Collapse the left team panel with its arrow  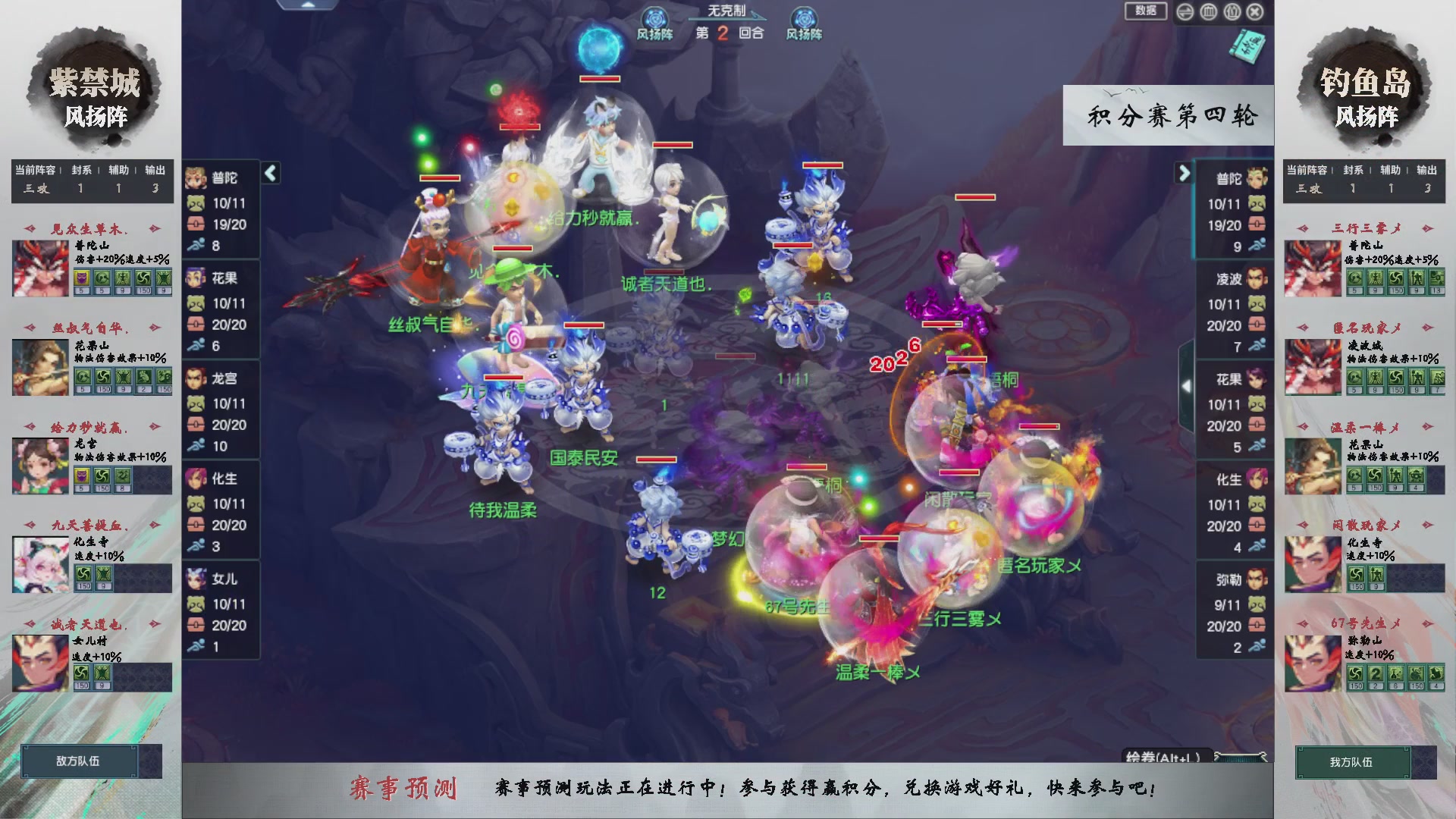[269, 173]
